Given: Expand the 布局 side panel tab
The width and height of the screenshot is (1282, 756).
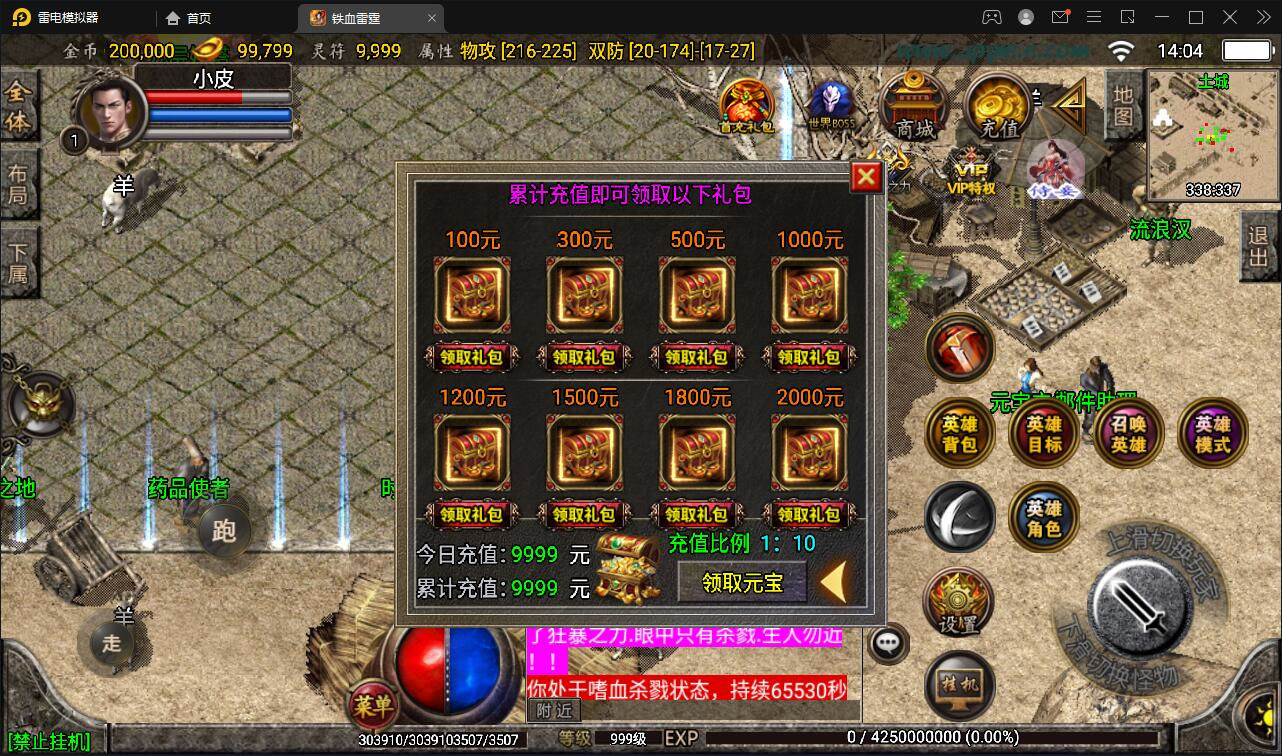Looking at the screenshot, I should pos(21,185).
